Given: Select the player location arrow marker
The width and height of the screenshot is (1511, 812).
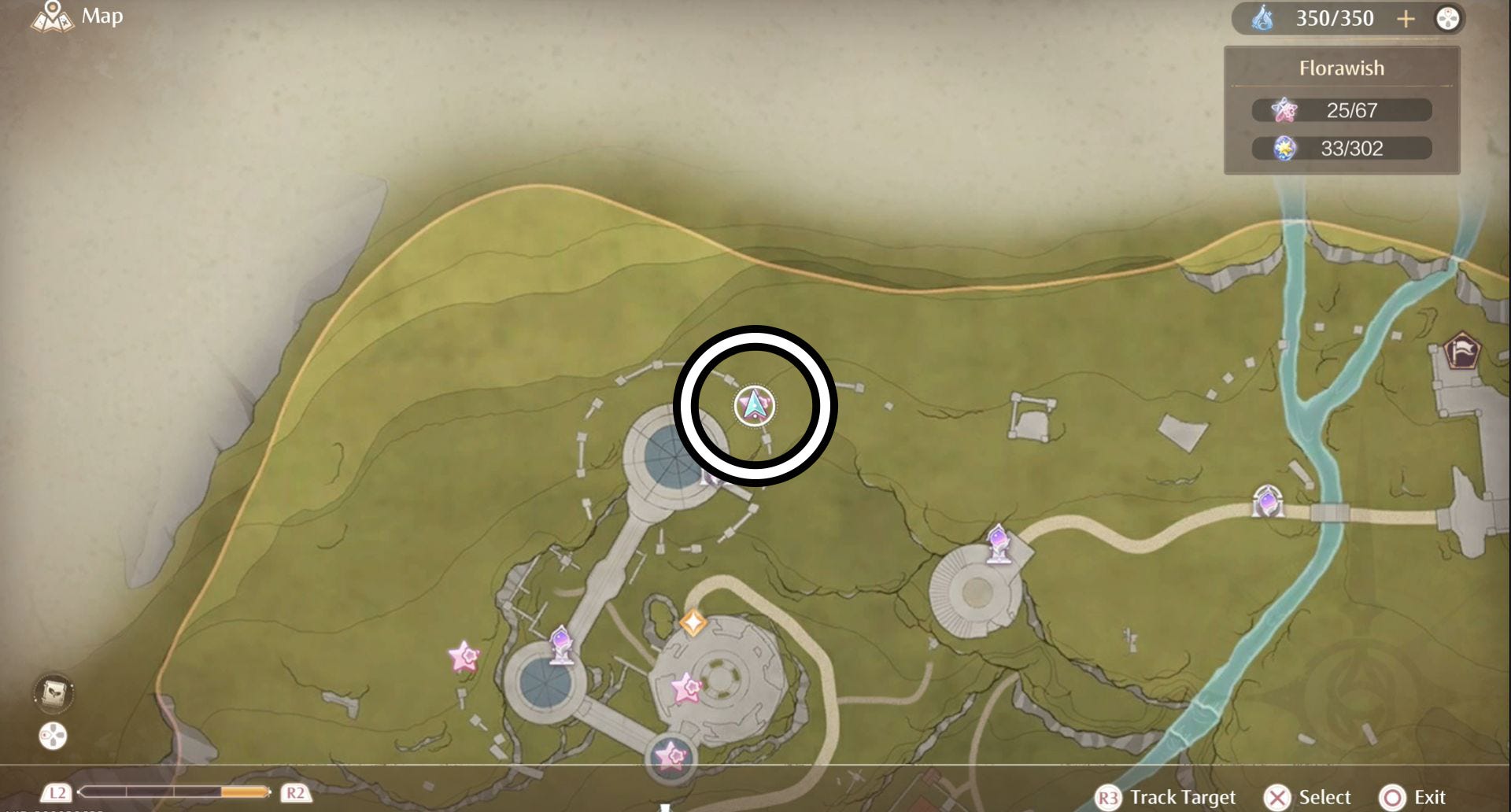Looking at the screenshot, I should coord(755,406).
